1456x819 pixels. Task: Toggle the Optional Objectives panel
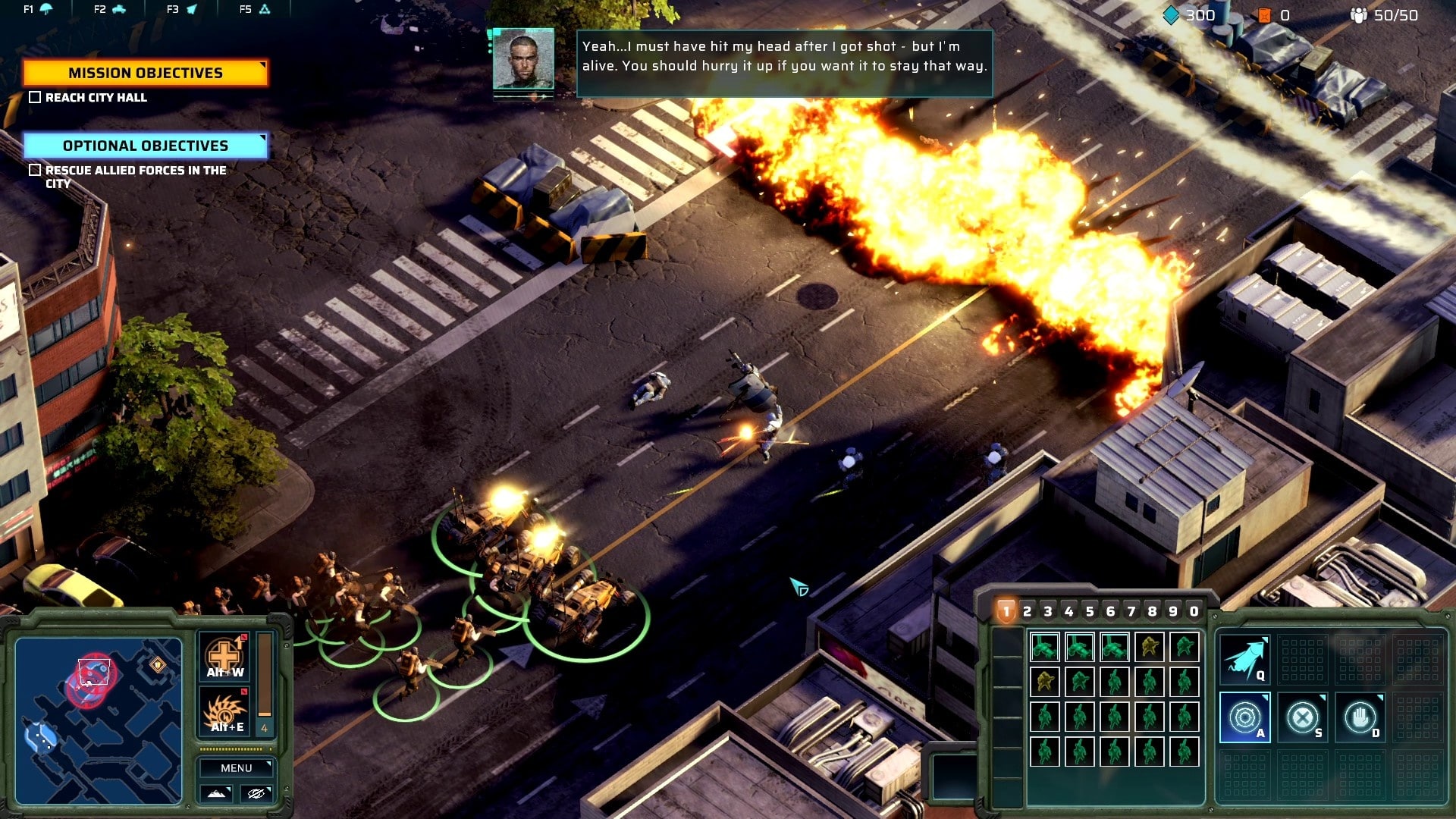pyautogui.click(x=145, y=146)
